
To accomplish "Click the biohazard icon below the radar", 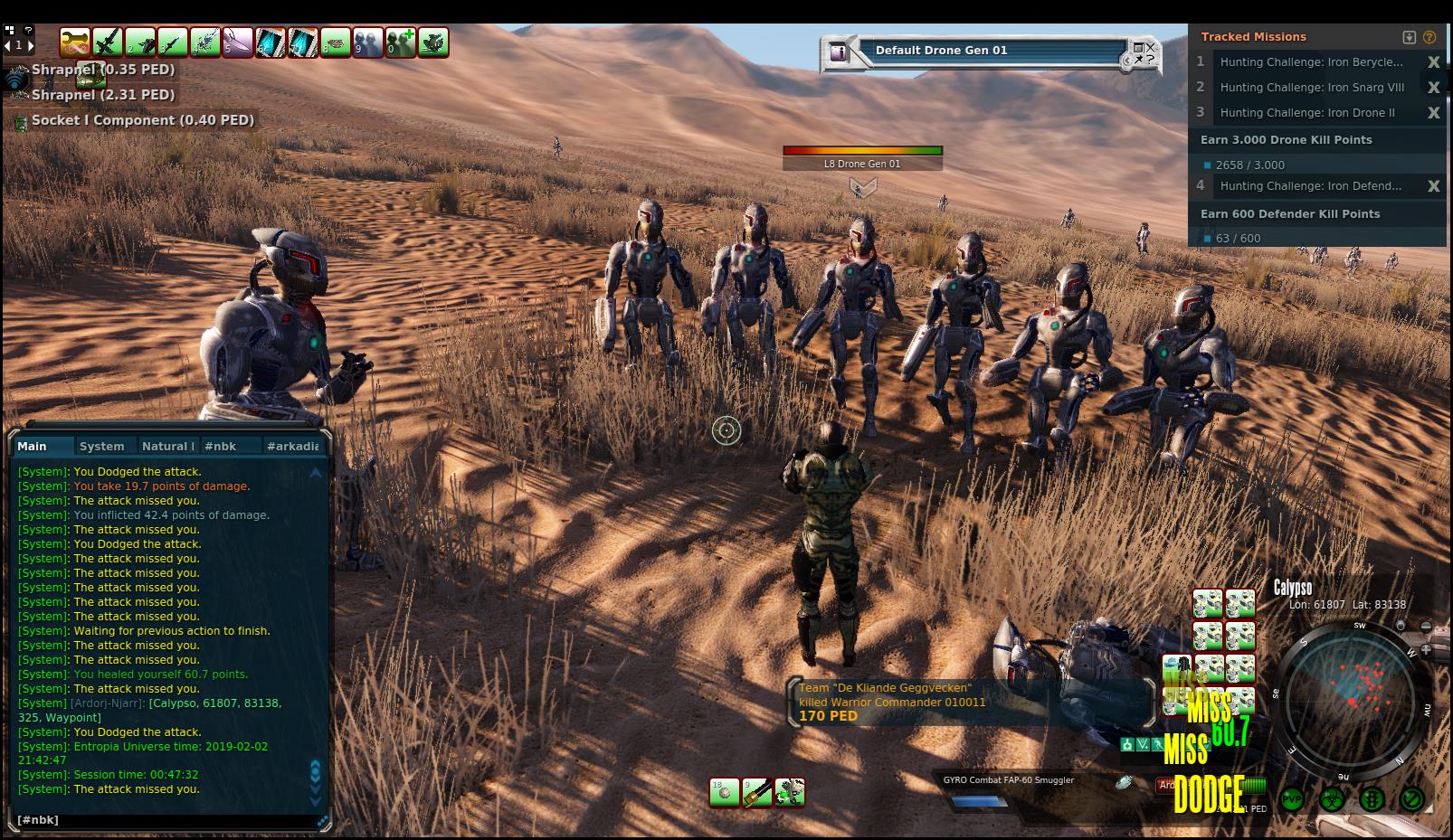I will tap(1331, 799).
